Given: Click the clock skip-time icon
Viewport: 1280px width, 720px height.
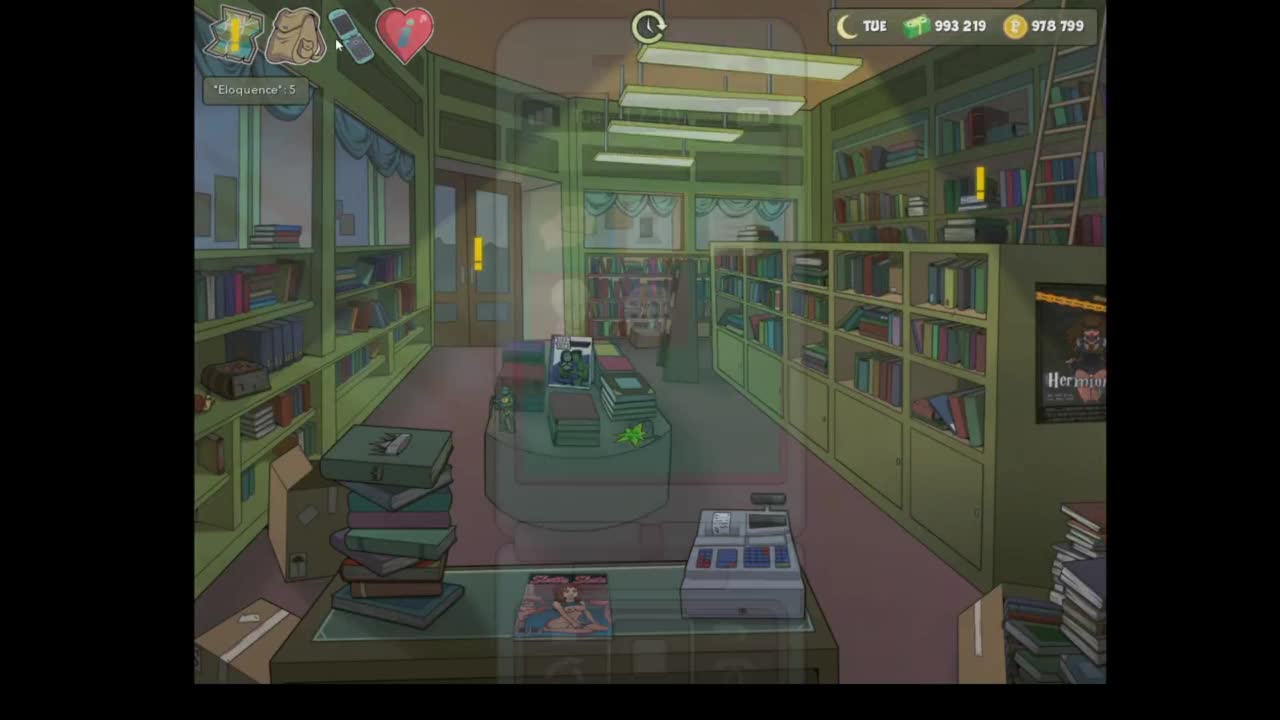Looking at the screenshot, I should click(x=648, y=27).
